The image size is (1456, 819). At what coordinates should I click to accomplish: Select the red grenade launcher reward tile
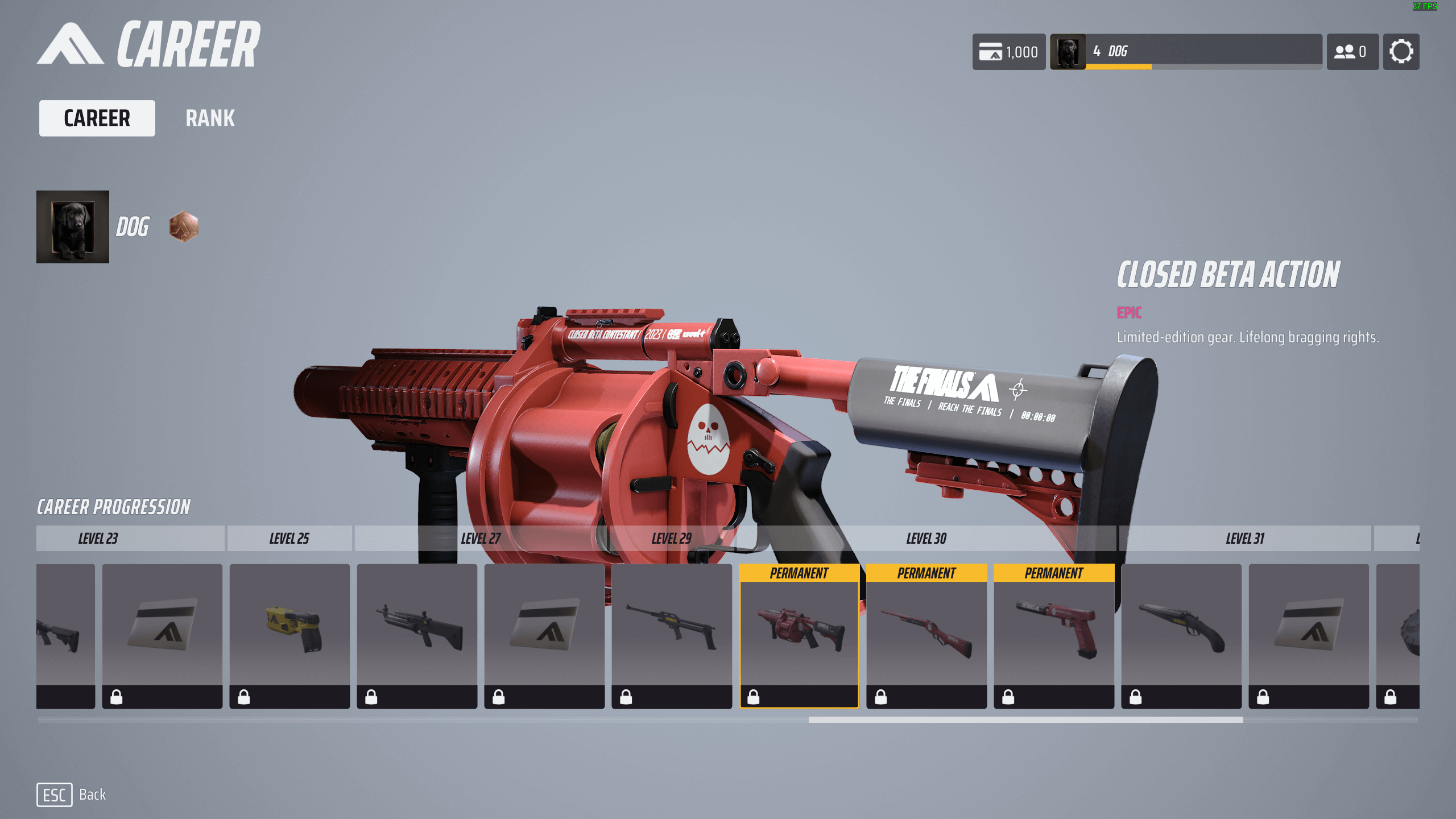pos(799,635)
